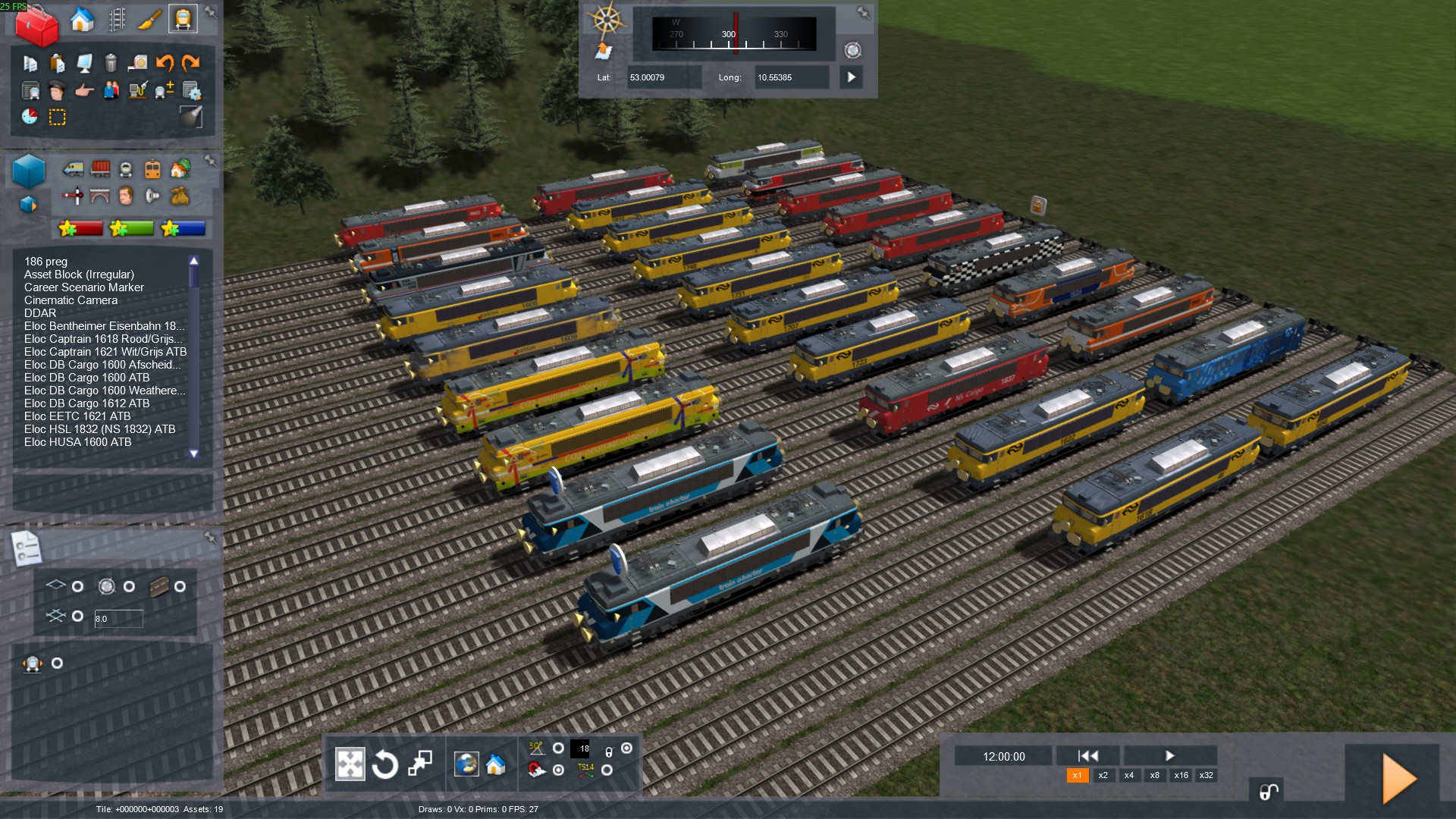Screen dimensions: 1456x819
Task: Undo the last action with the left arrow
Action: [165, 63]
